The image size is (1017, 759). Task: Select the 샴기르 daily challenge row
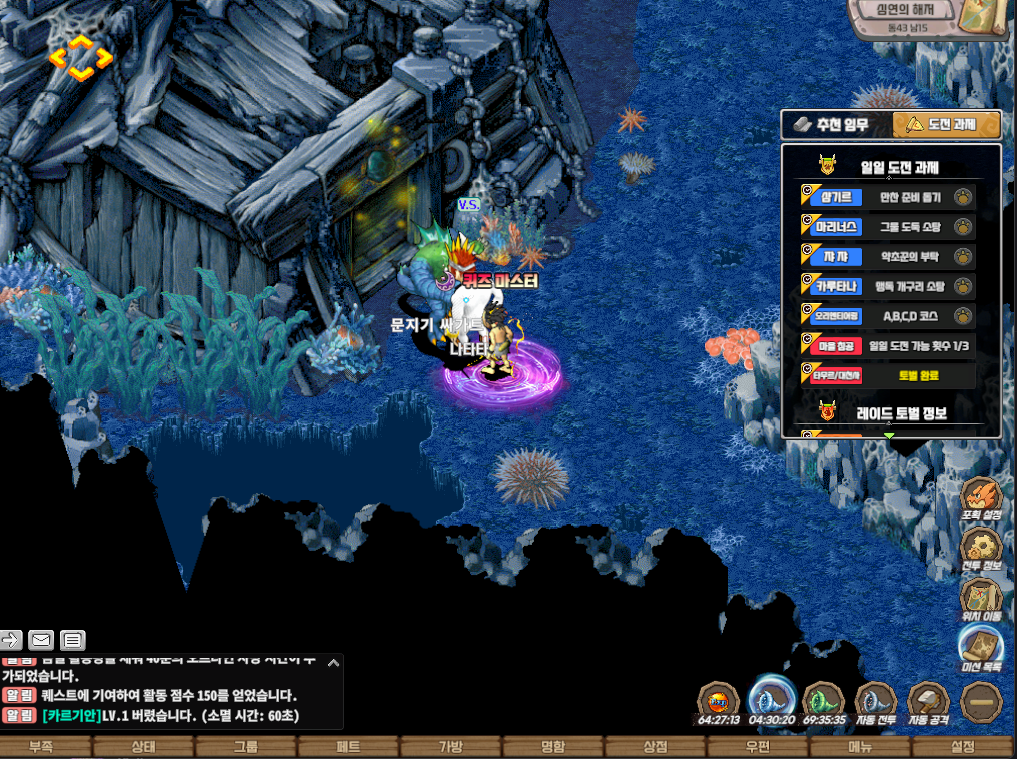click(x=887, y=198)
